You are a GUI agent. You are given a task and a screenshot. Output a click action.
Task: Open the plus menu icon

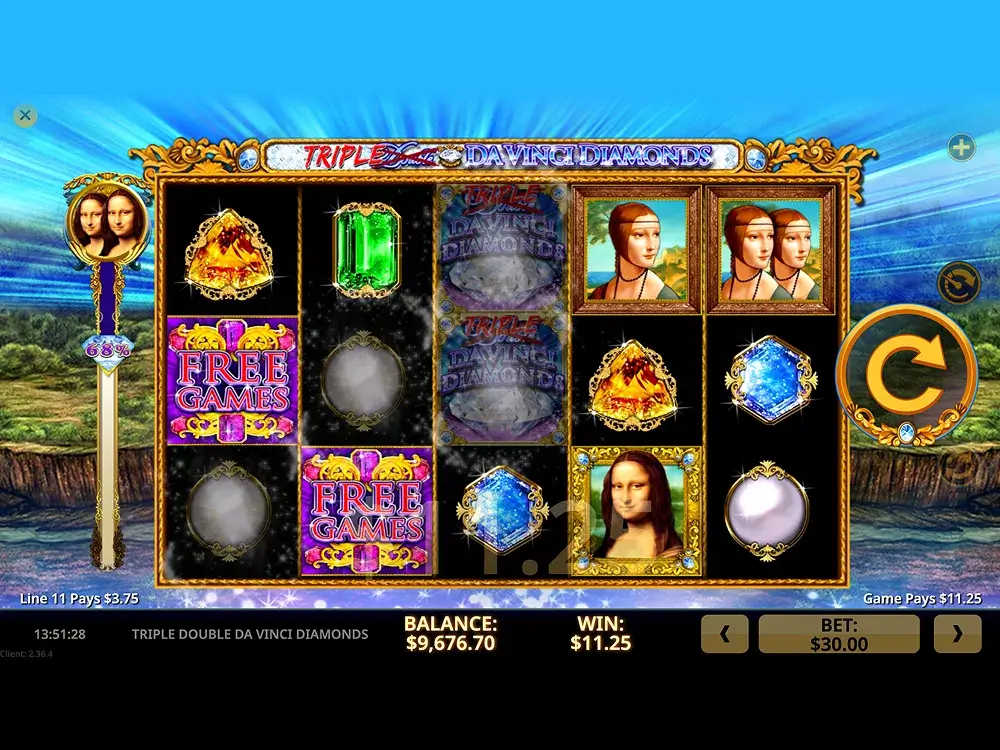tap(961, 148)
